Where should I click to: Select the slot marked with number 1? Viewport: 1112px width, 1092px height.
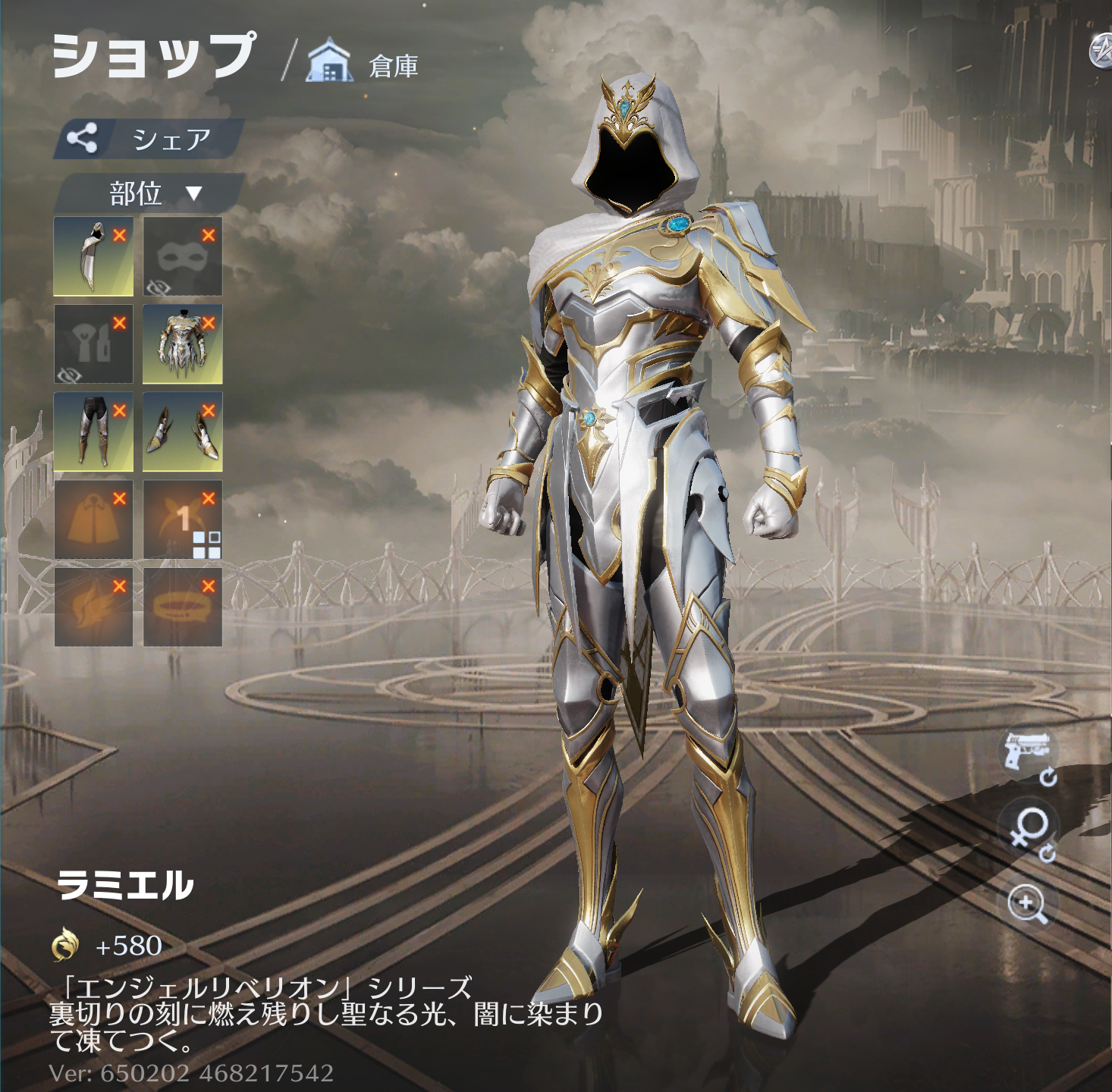[182, 519]
